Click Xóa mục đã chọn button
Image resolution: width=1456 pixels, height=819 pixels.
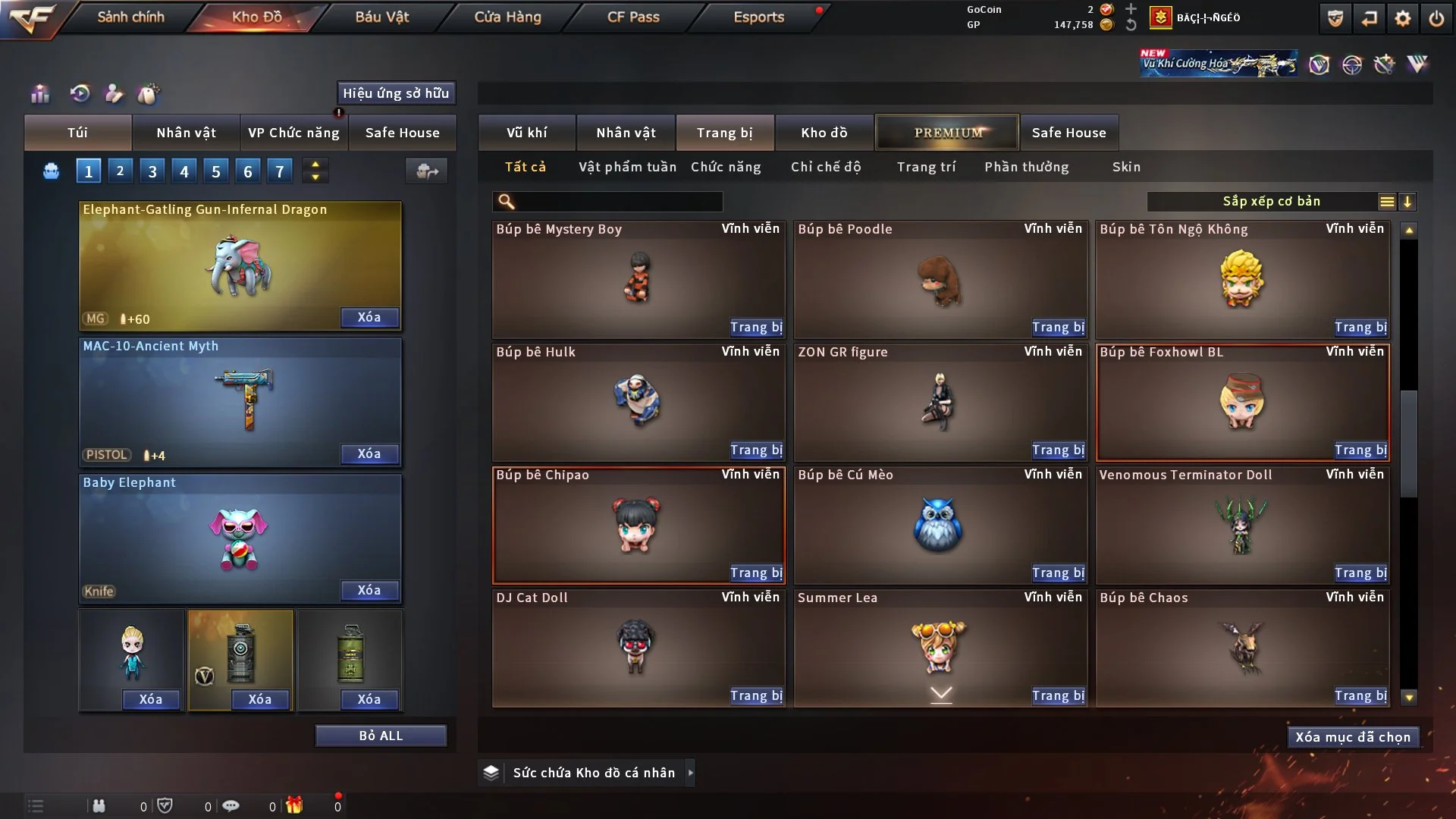point(1352,737)
